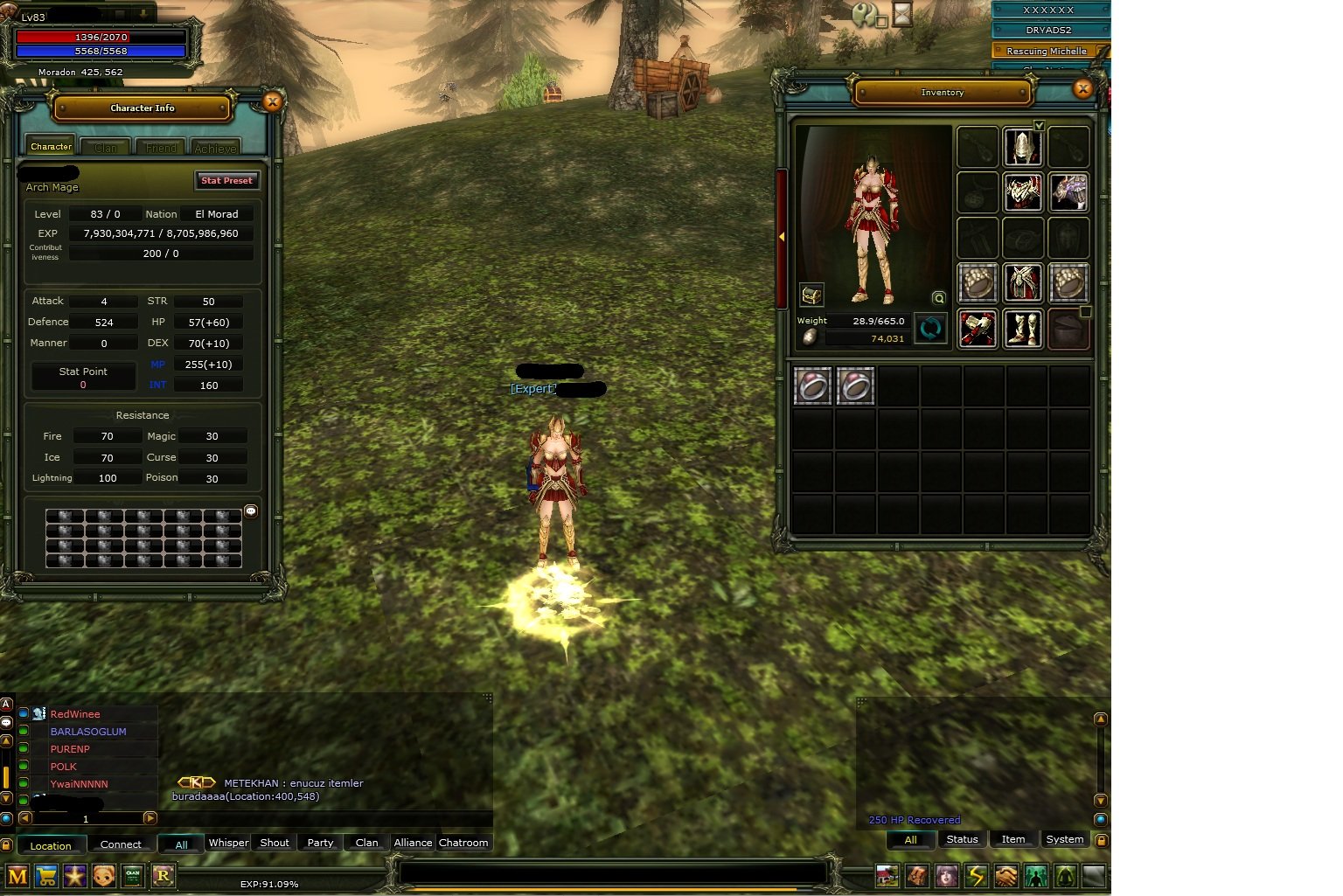The height and width of the screenshot is (896, 1343).
Task: Toggle the green status dot next to RedWinee
Action: tap(22, 713)
